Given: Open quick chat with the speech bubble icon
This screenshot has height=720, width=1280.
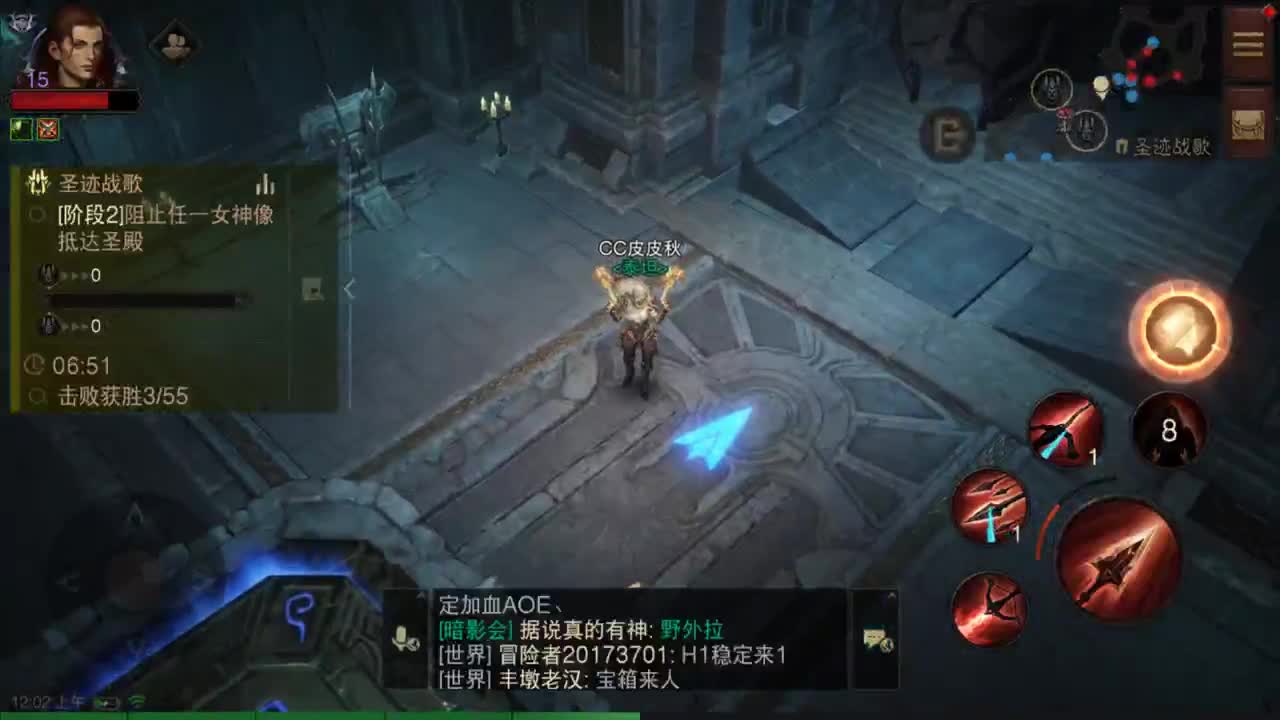Looking at the screenshot, I should pyautogui.click(x=877, y=640).
